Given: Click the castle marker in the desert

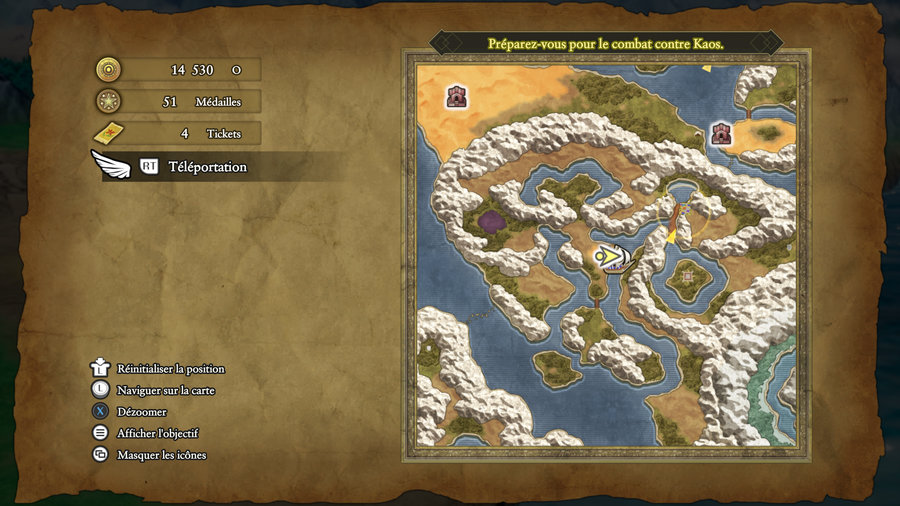Looking at the screenshot, I should 458,97.
